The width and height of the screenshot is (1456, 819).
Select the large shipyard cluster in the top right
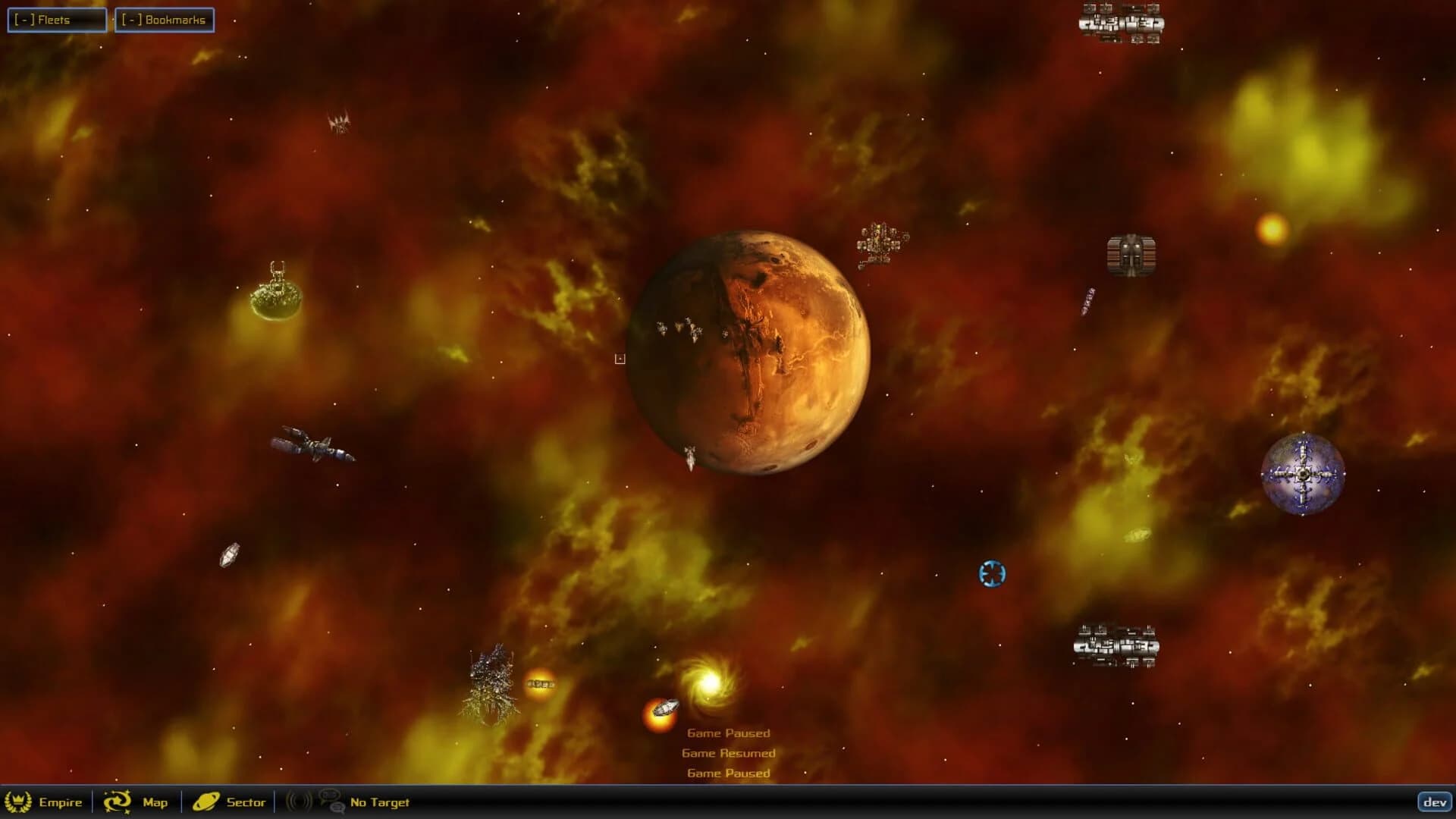[x=1122, y=24]
